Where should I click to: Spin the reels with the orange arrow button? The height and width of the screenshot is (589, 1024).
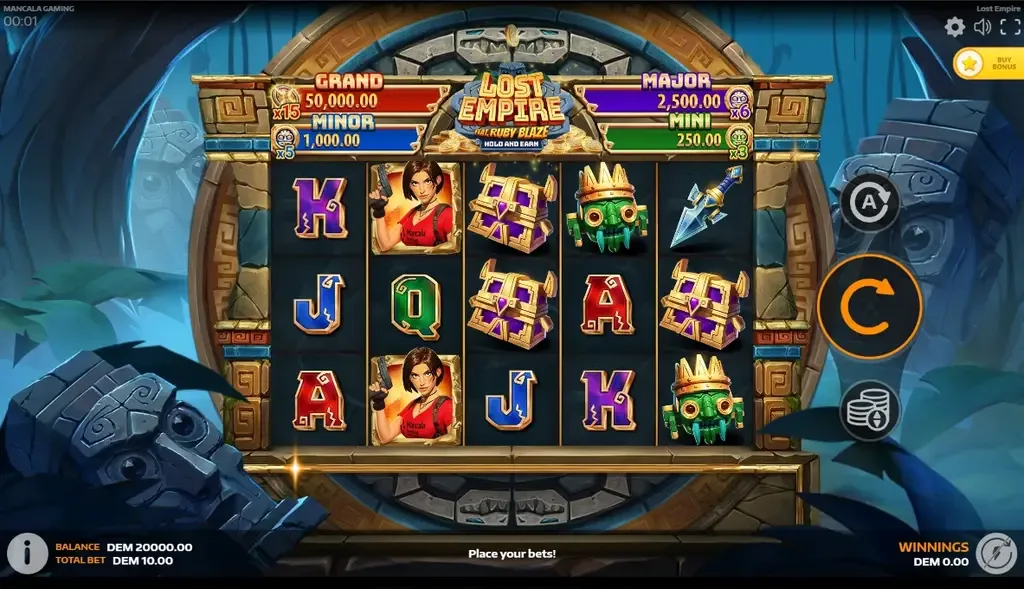click(x=869, y=306)
